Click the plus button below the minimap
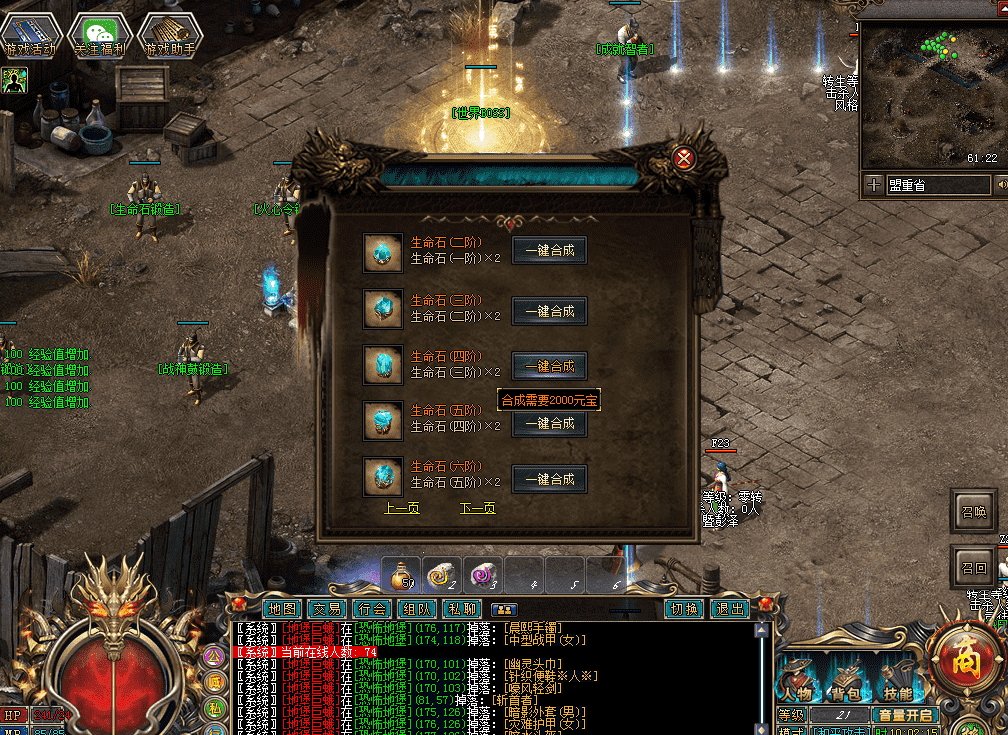The height and width of the screenshot is (735, 1008). (873, 185)
